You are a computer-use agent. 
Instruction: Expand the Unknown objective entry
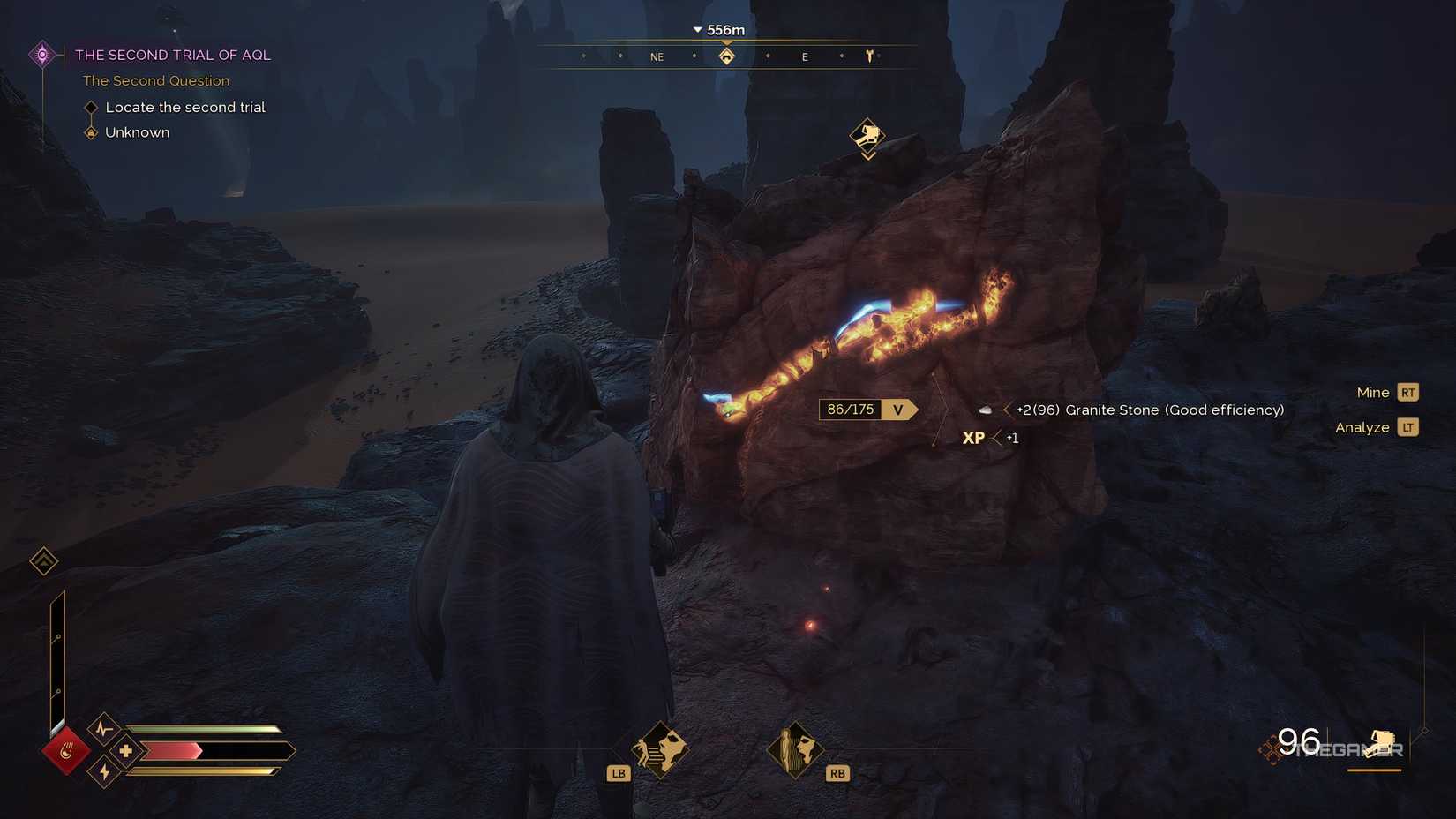(91, 131)
